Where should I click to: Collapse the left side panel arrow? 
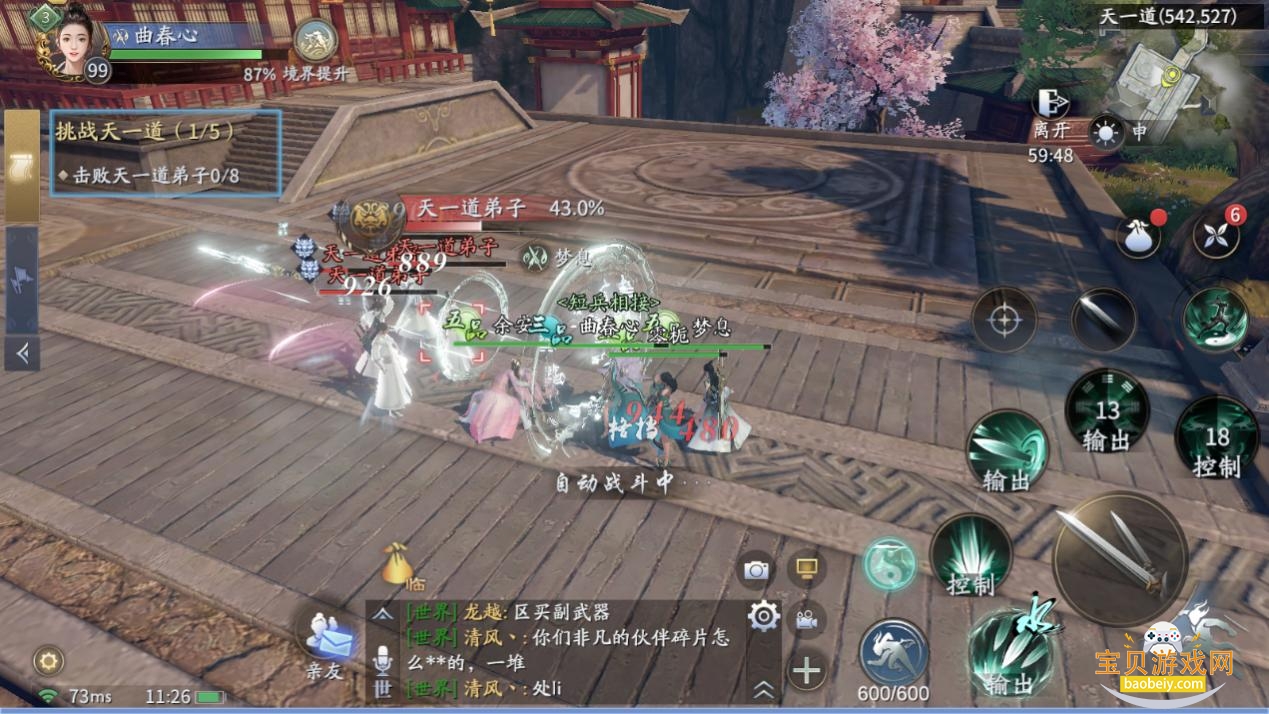coord(22,352)
